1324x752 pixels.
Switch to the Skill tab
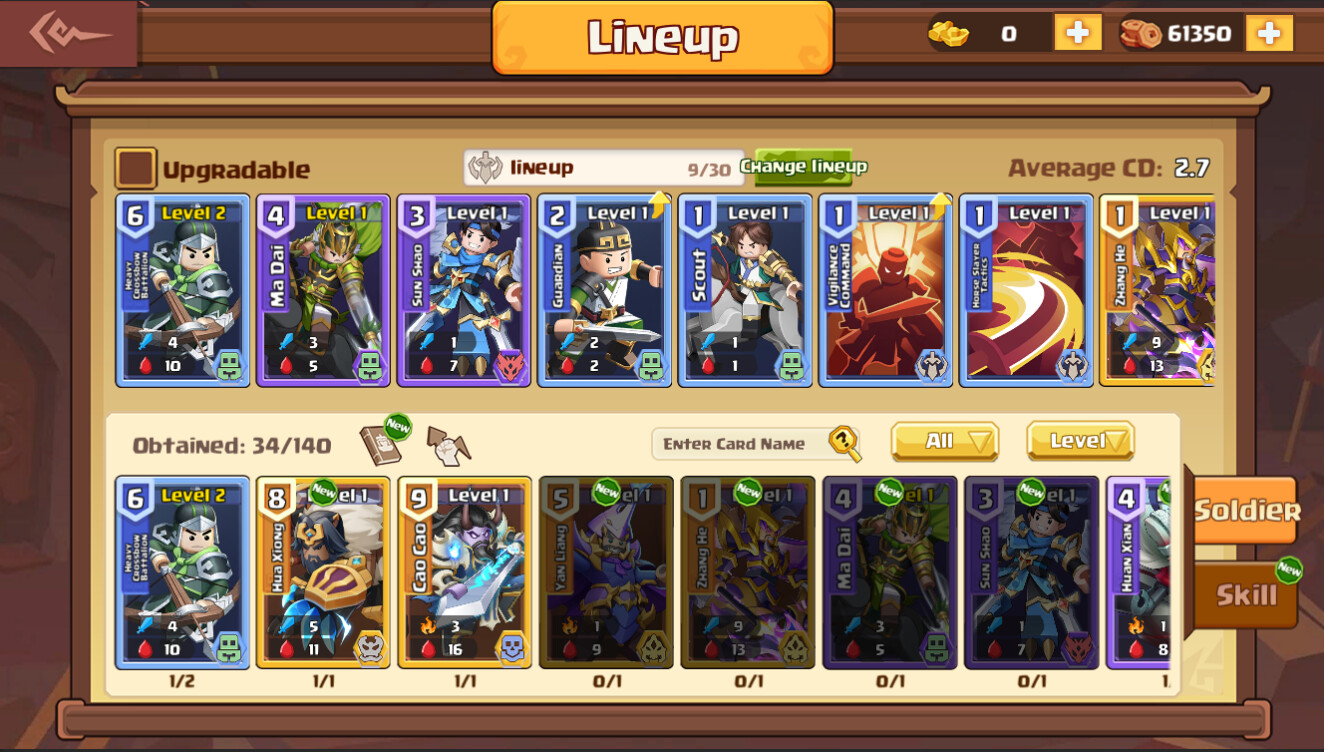click(x=1243, y=592)
